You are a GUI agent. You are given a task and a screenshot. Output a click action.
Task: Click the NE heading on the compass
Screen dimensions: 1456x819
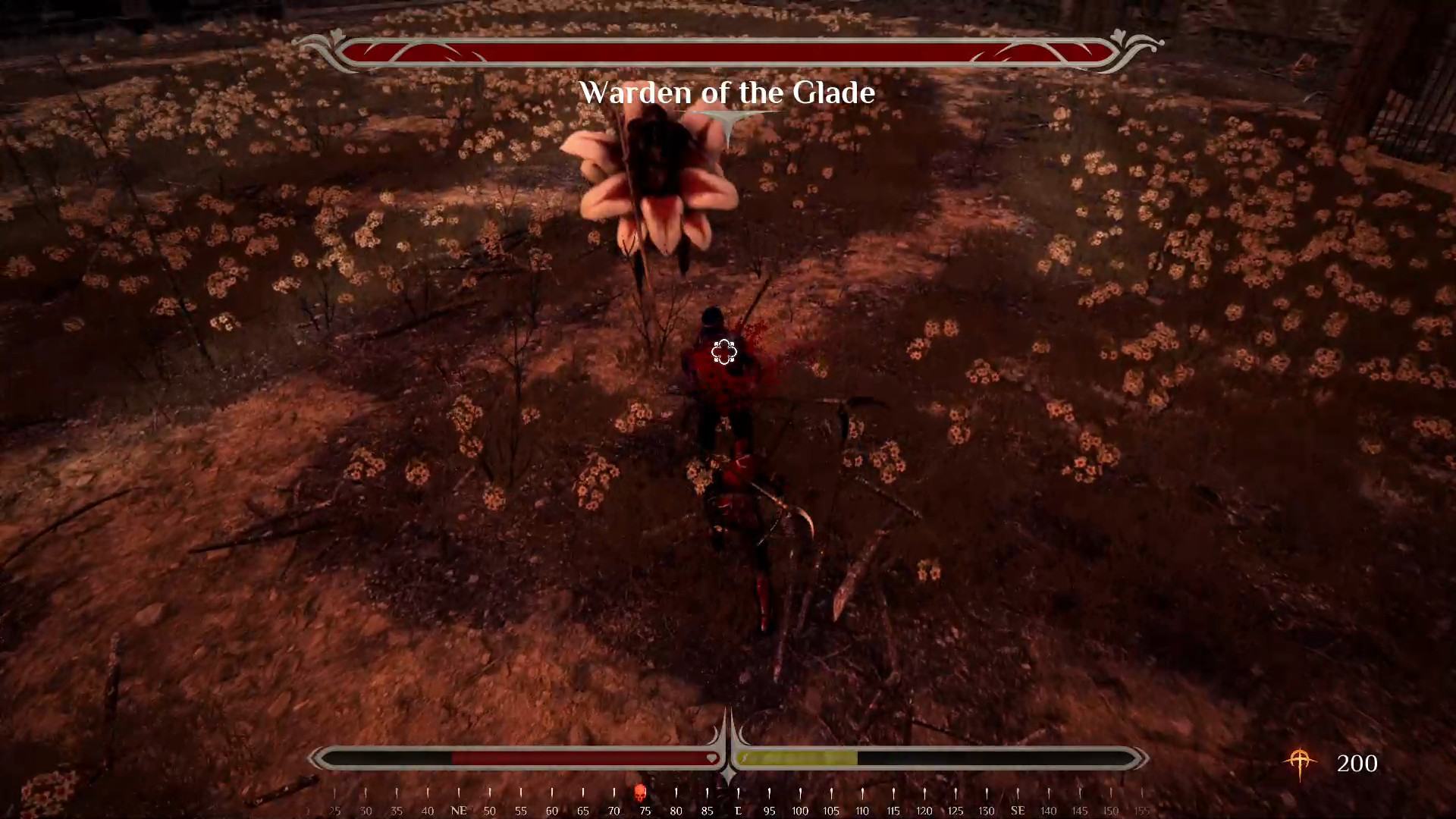point(459,810)
